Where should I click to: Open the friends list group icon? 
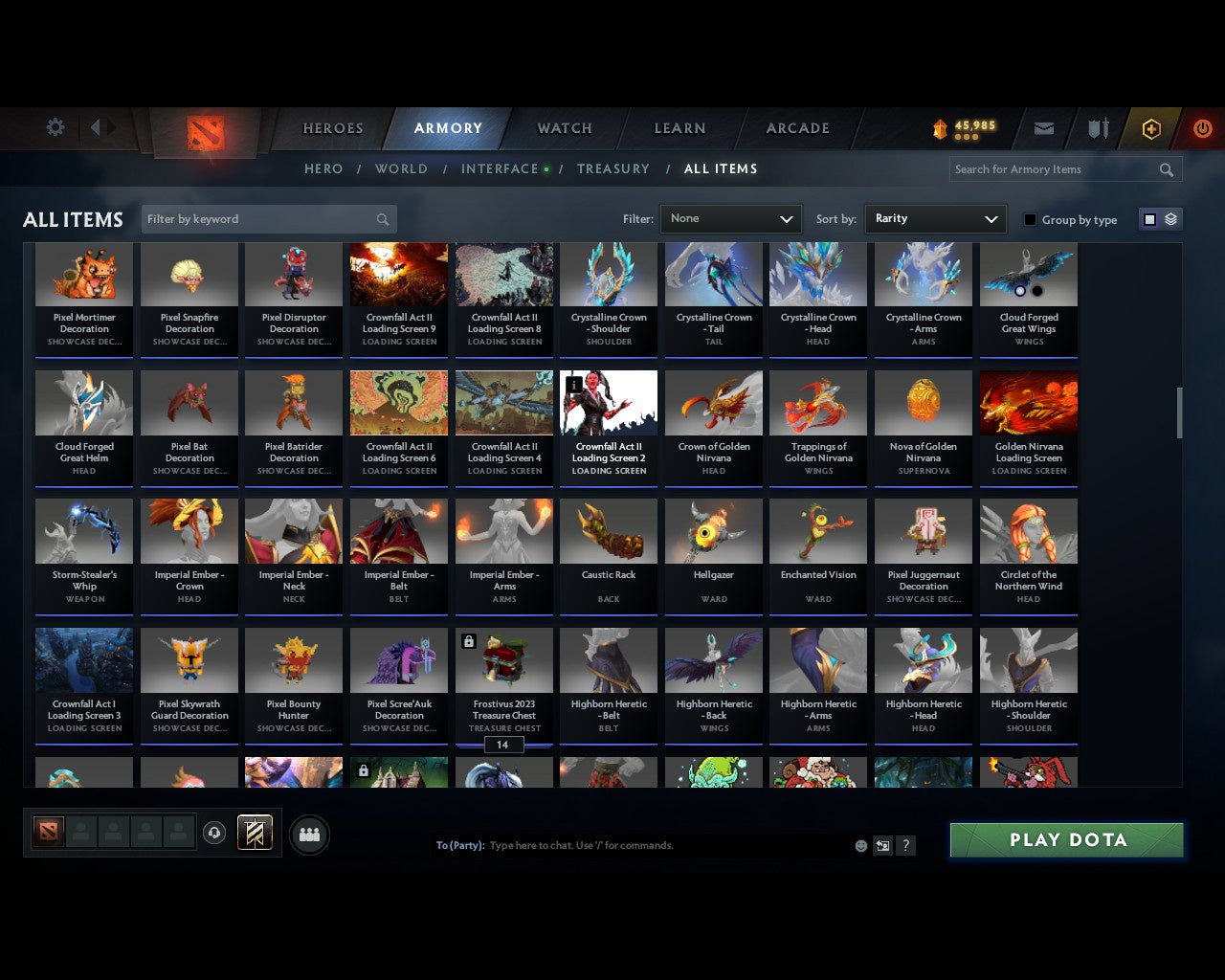click(x=309, y=834)
